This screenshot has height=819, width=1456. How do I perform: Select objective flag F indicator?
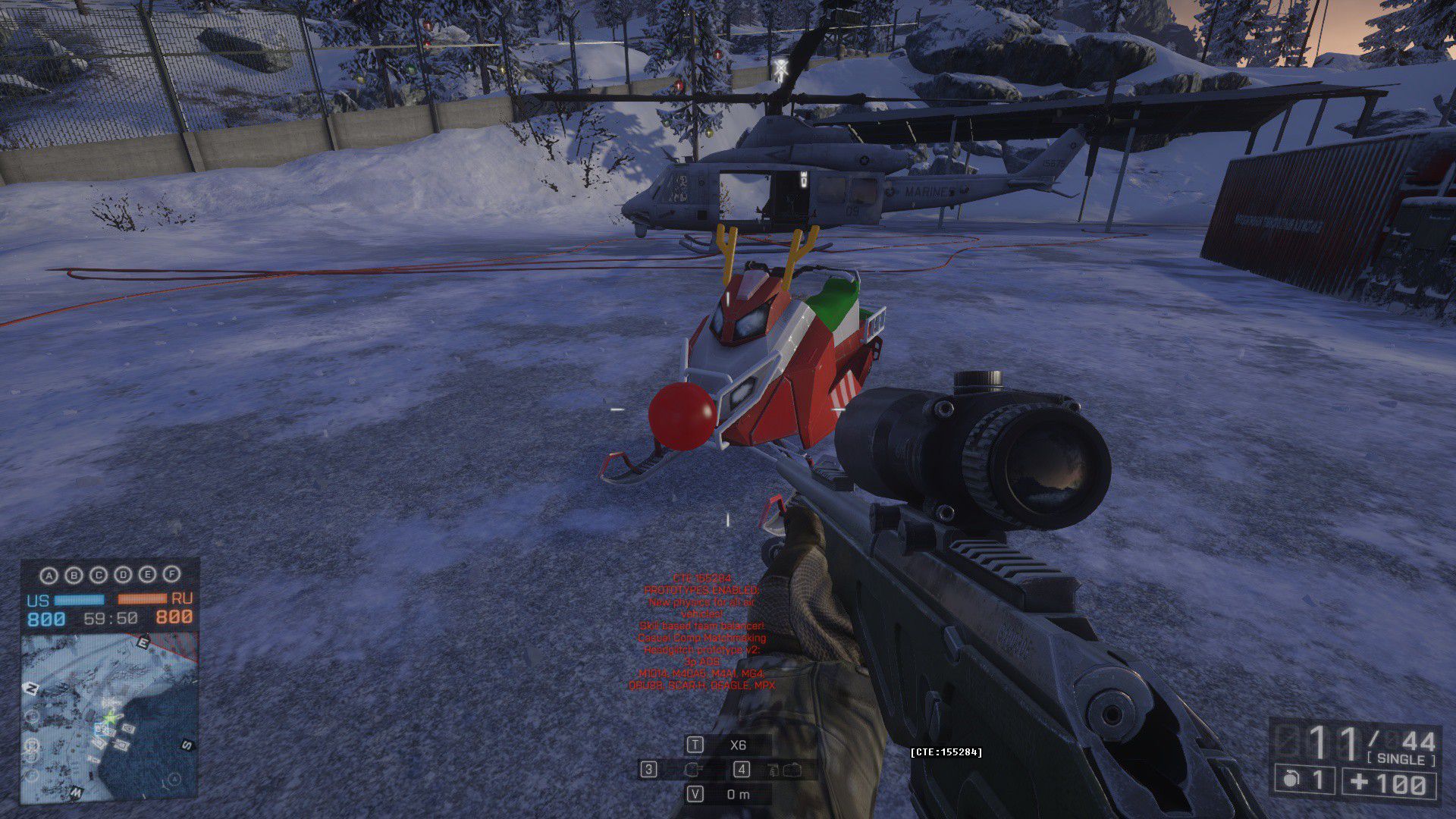[x=172, y=576]
